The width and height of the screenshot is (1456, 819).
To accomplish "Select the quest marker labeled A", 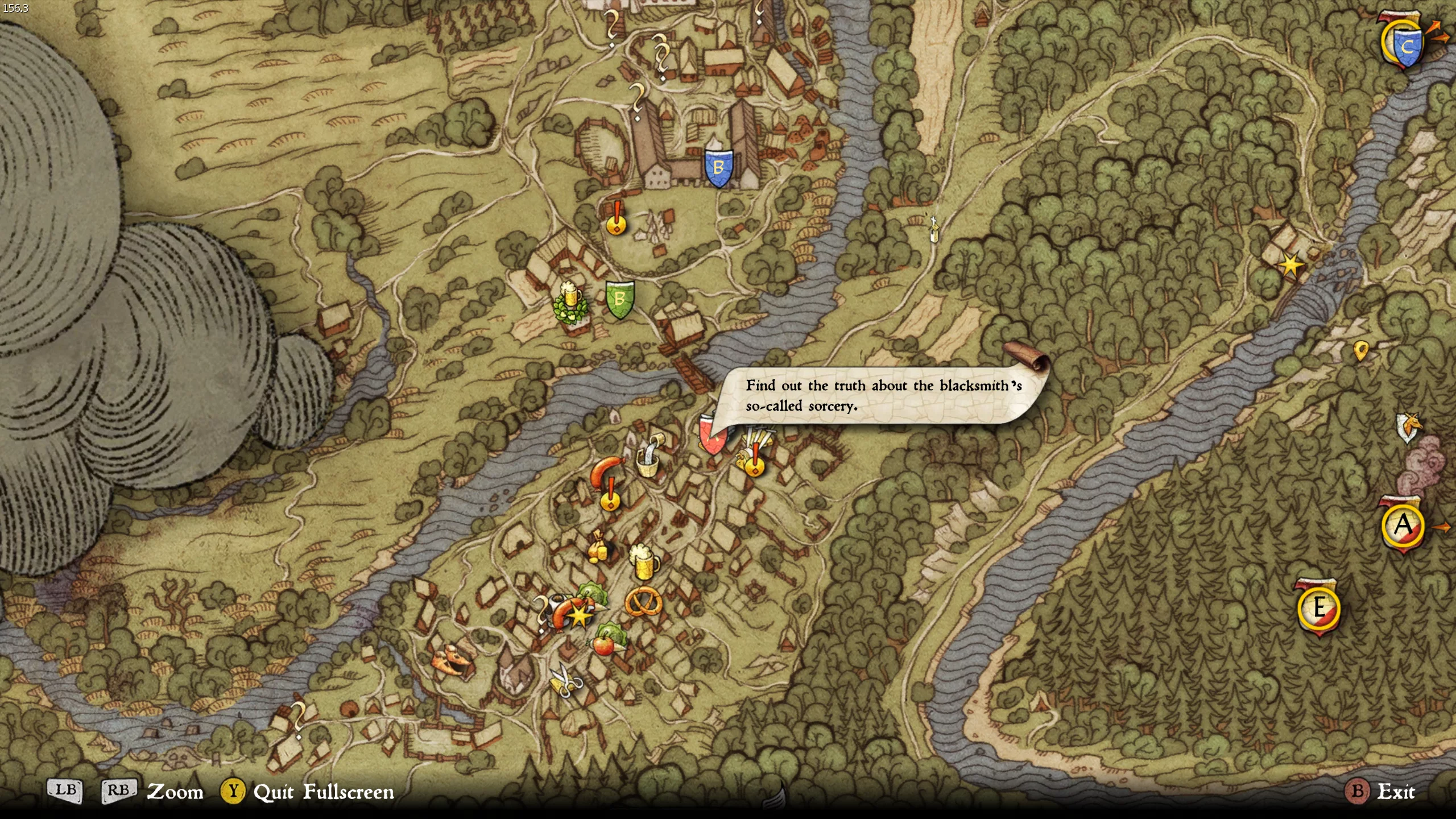I will coord(1403,525).
